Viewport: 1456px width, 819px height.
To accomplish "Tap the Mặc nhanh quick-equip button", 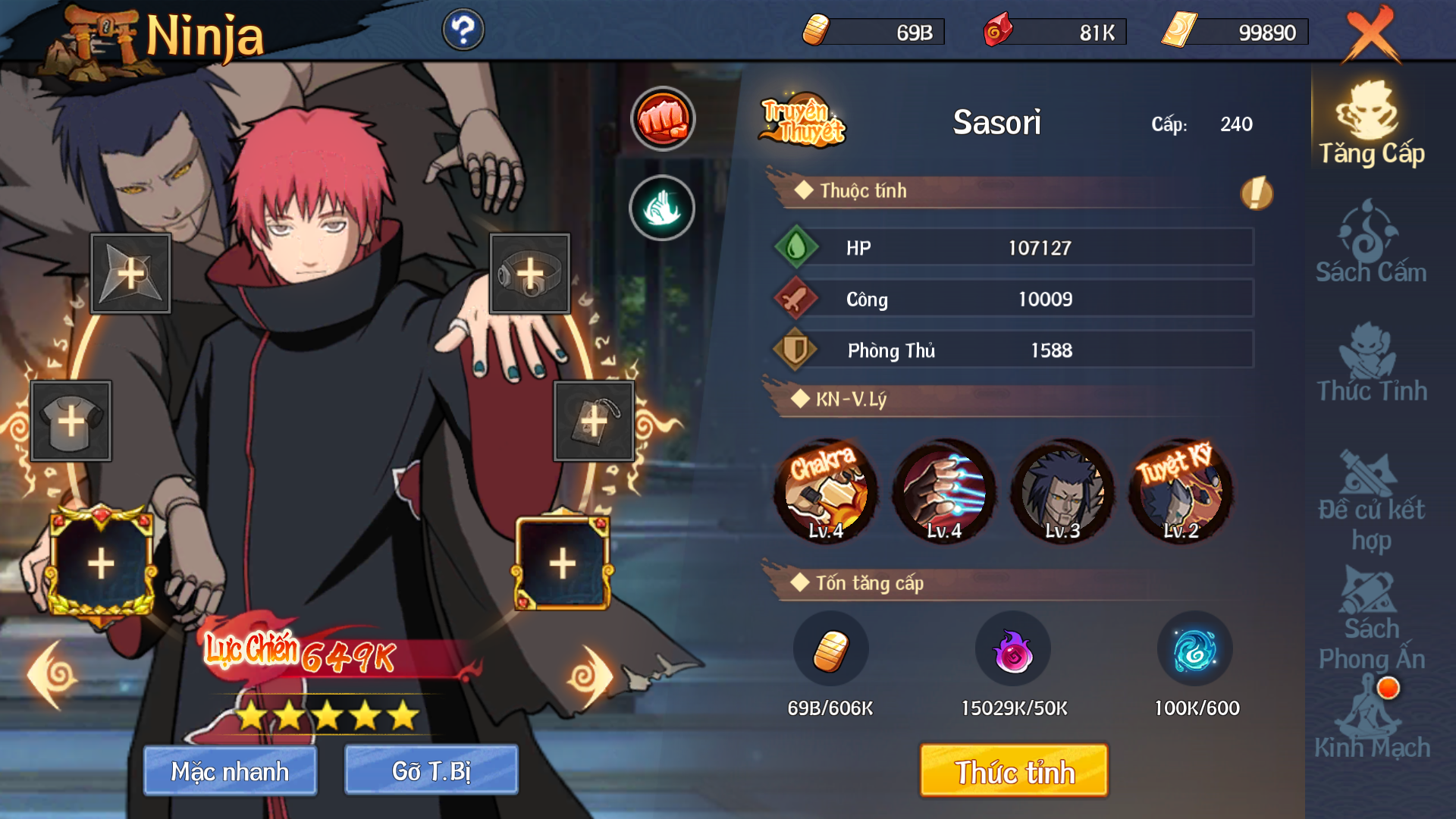I will click(230, 770).
